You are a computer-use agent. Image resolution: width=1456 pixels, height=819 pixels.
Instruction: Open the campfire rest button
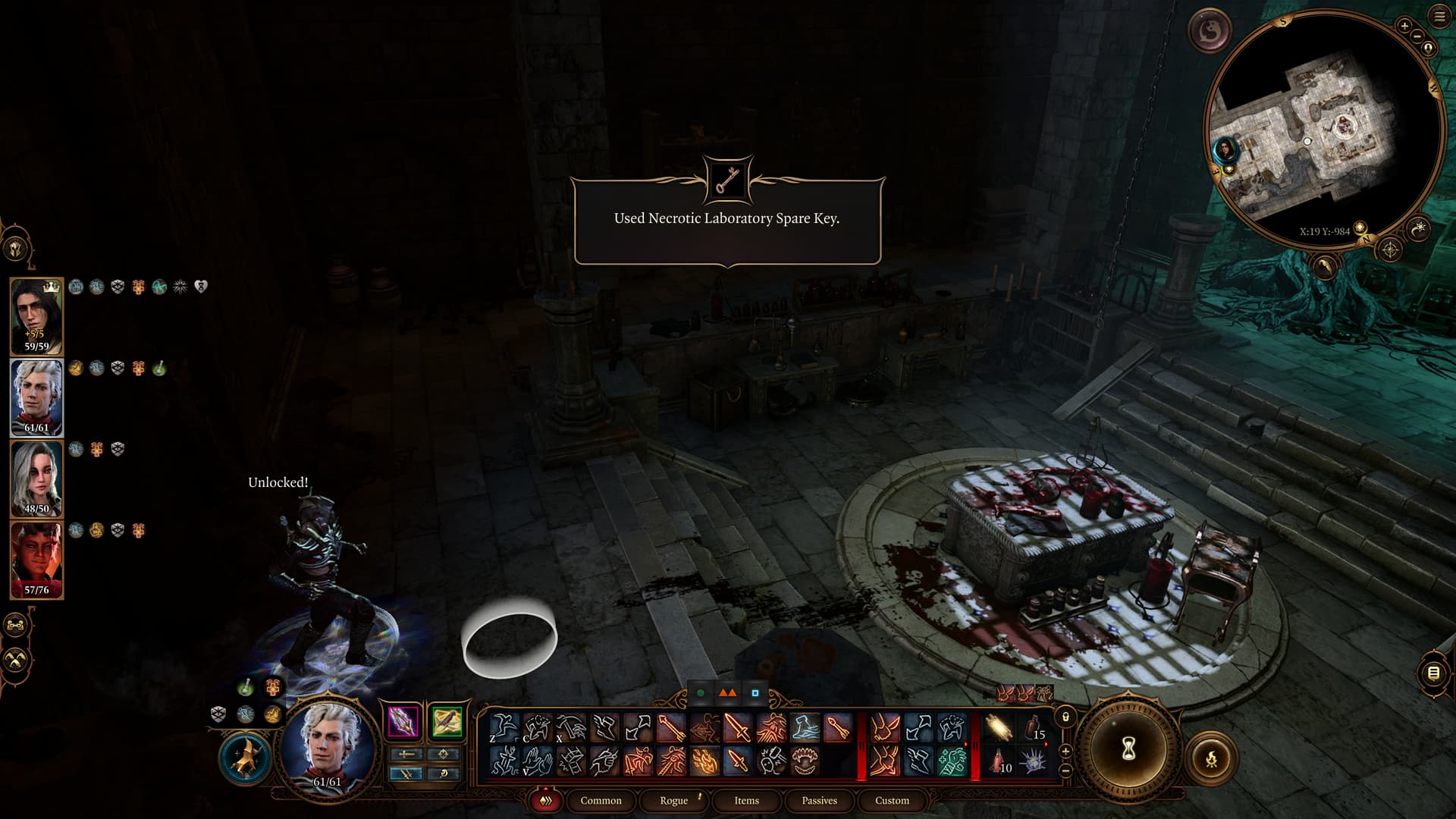1211,758
